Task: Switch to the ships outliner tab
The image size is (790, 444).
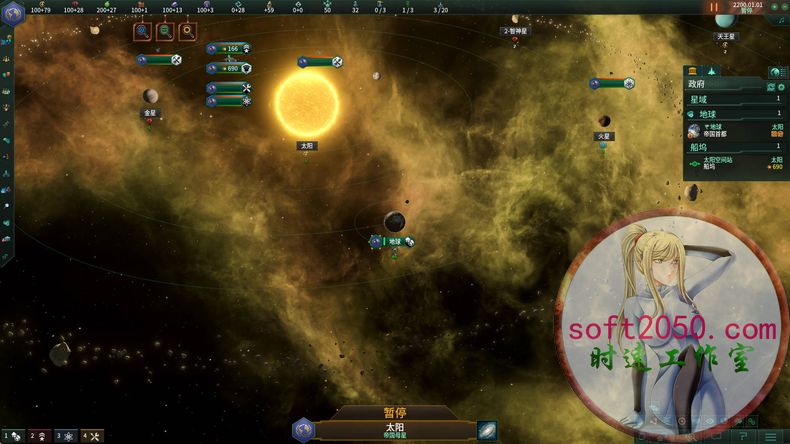Action: coord(712,72)
